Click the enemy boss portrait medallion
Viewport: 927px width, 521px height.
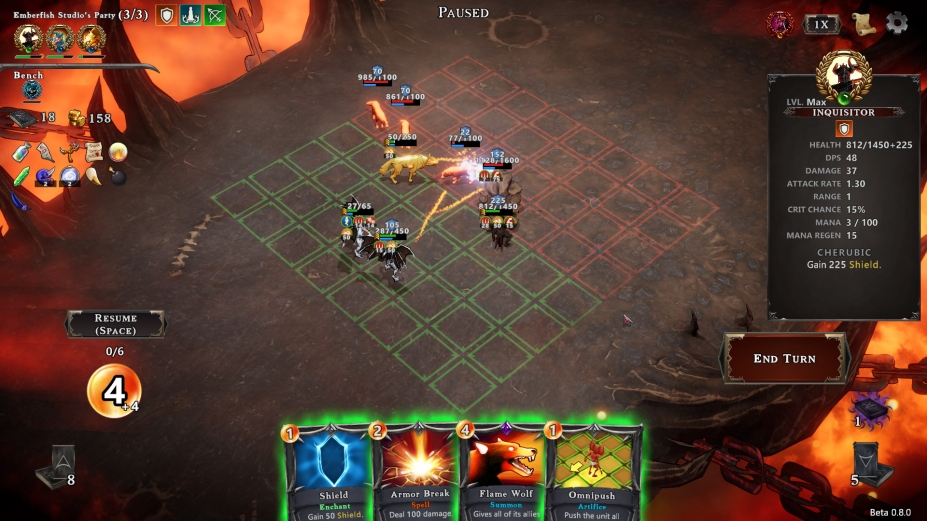779,24
